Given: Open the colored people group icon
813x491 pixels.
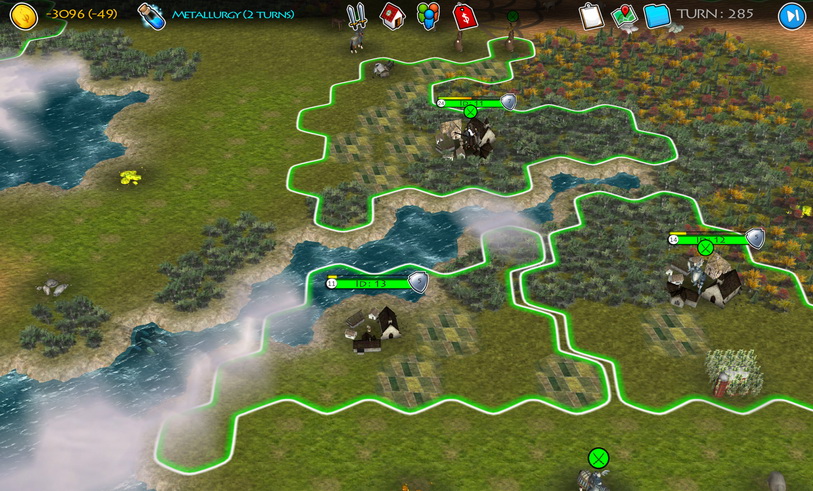Looking at the screenshot, I should 428,16.
